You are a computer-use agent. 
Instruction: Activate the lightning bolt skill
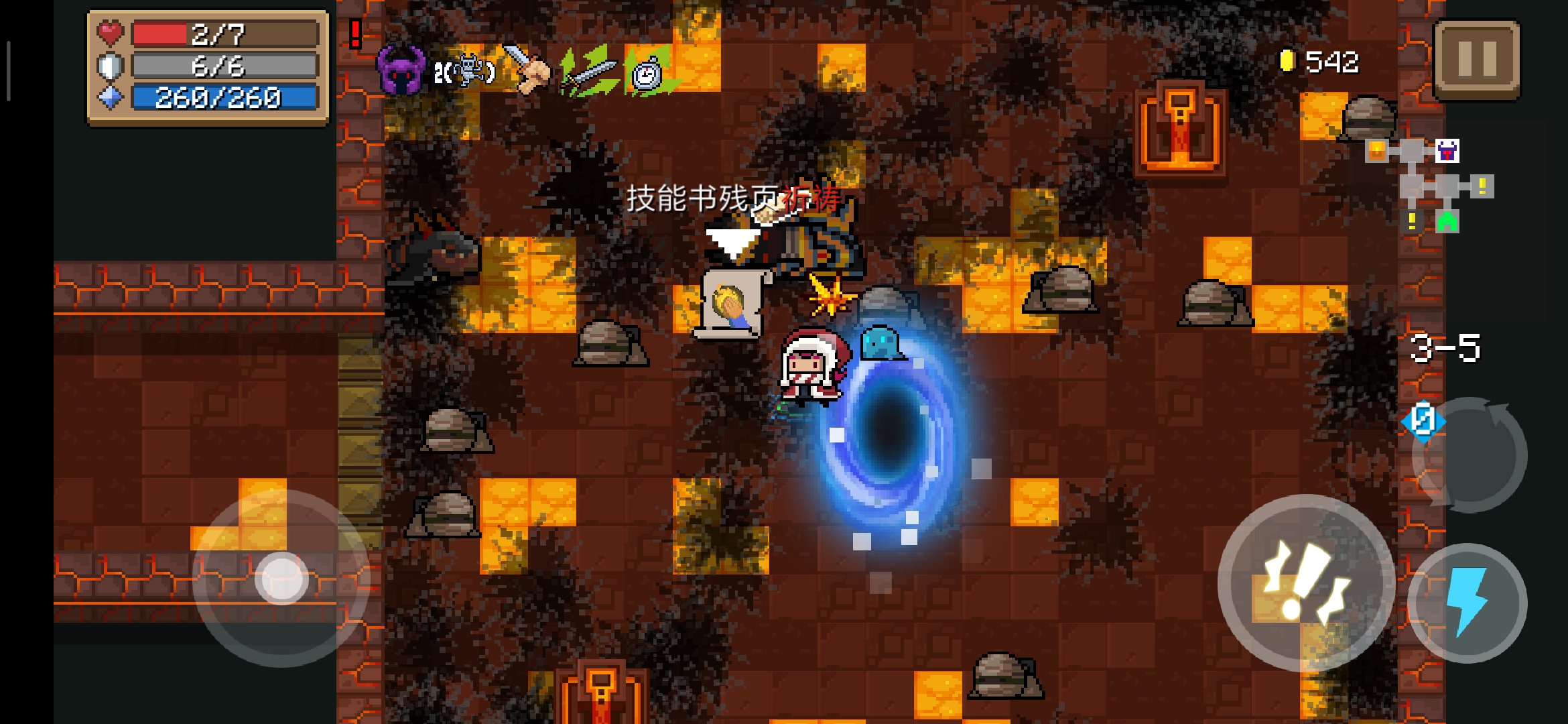(x=1467, y=602)
